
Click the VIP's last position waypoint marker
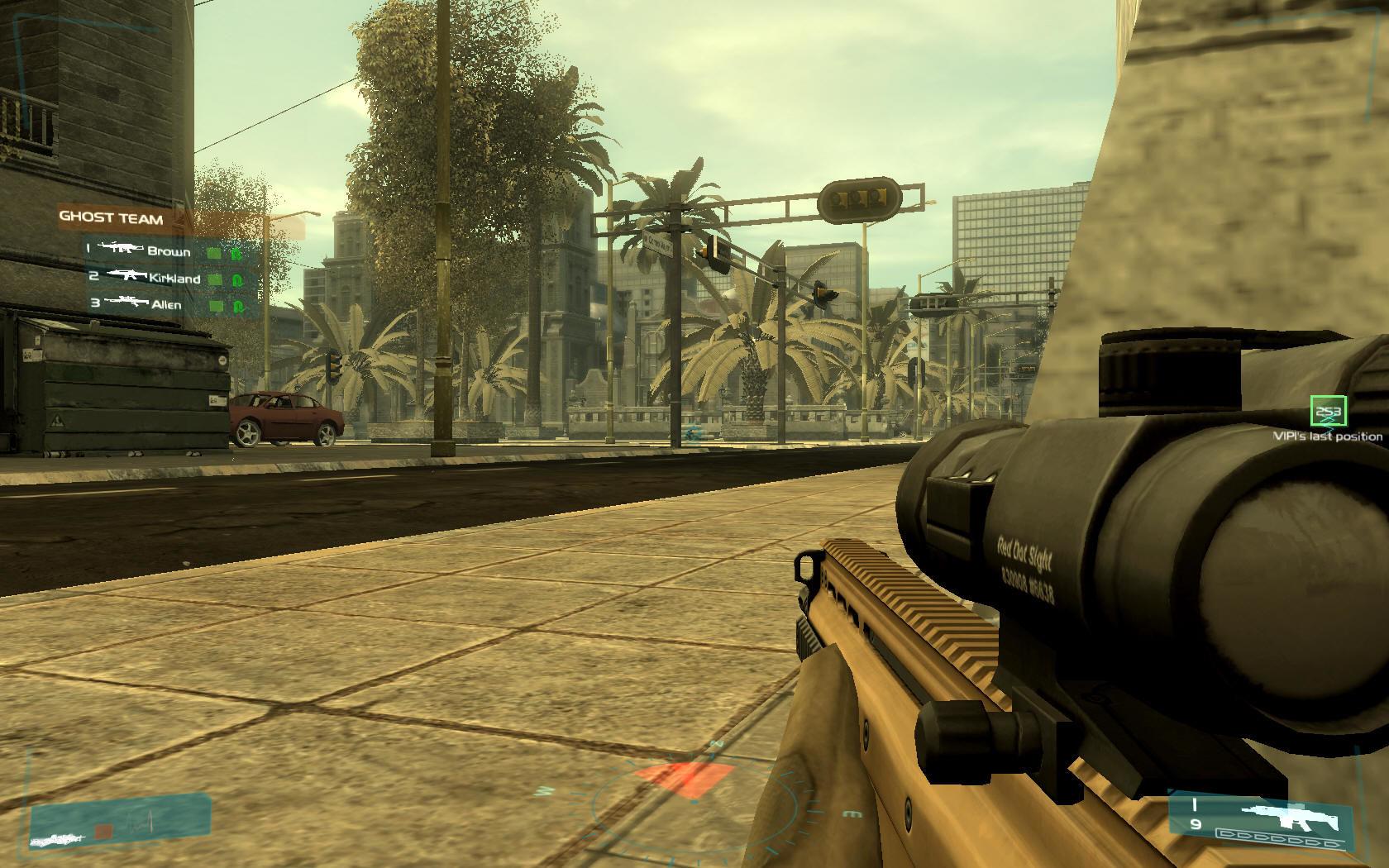(1329, 412)
